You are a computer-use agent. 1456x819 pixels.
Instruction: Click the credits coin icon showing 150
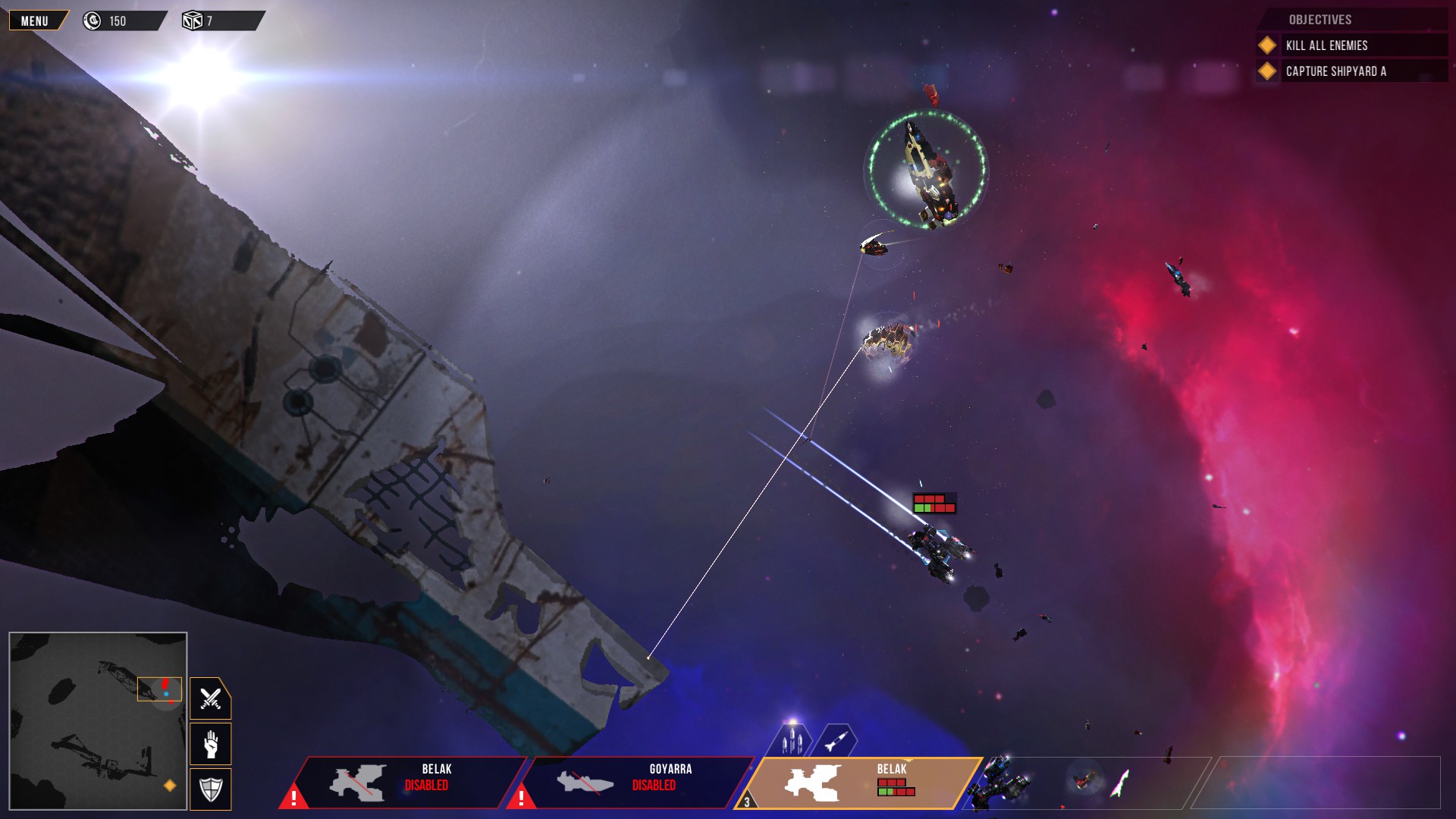click(x=92, y=20)
